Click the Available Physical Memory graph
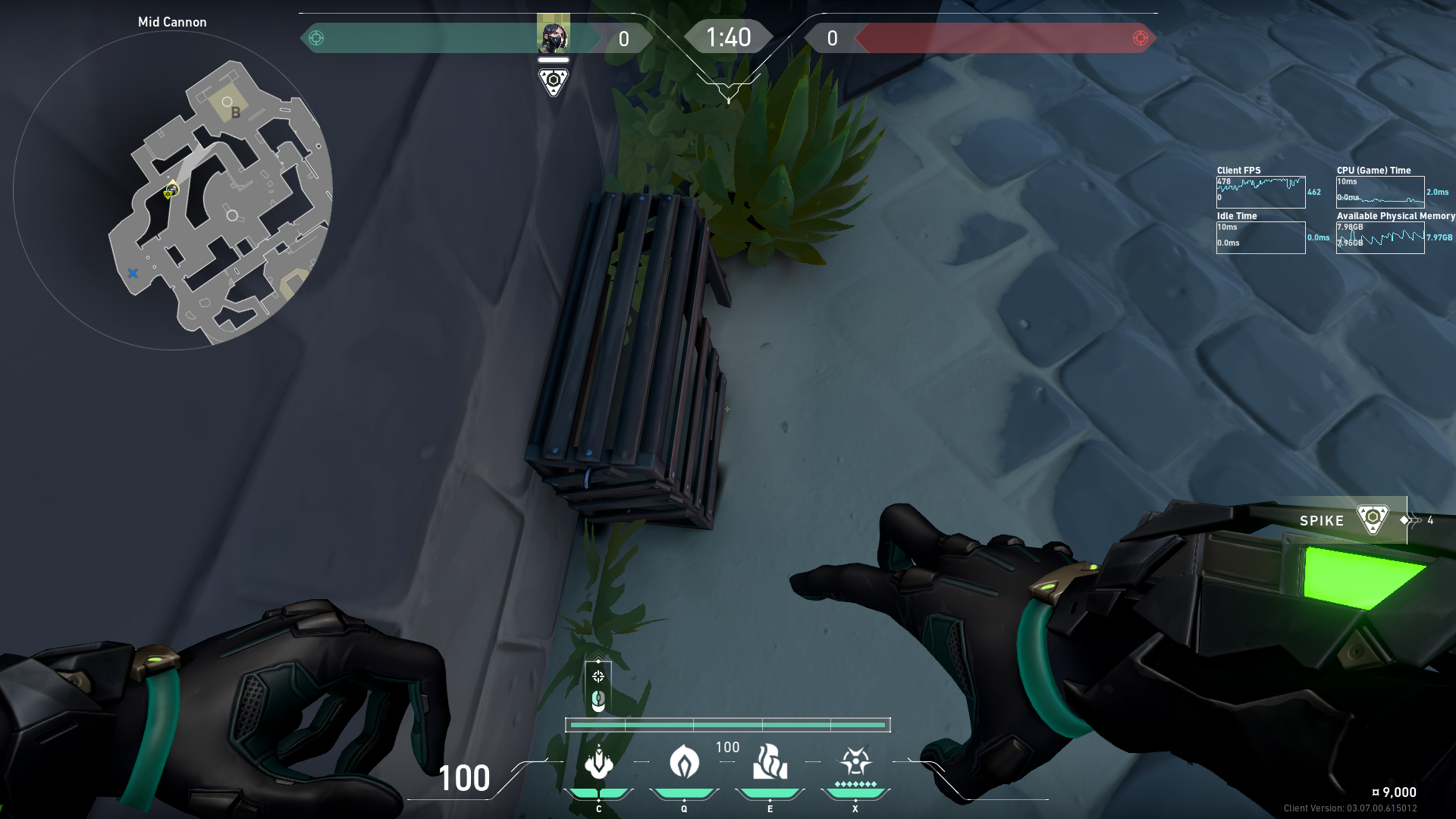 pos(1379,238)
